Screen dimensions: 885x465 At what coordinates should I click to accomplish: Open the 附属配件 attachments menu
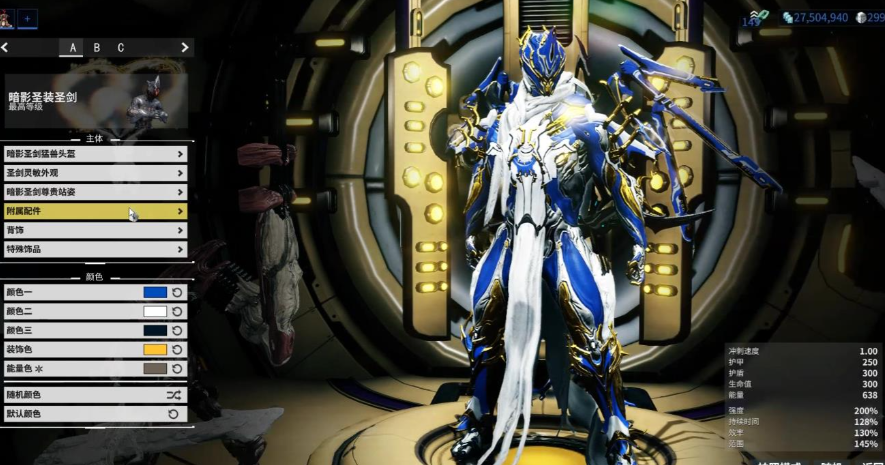[x=95, y=211]
